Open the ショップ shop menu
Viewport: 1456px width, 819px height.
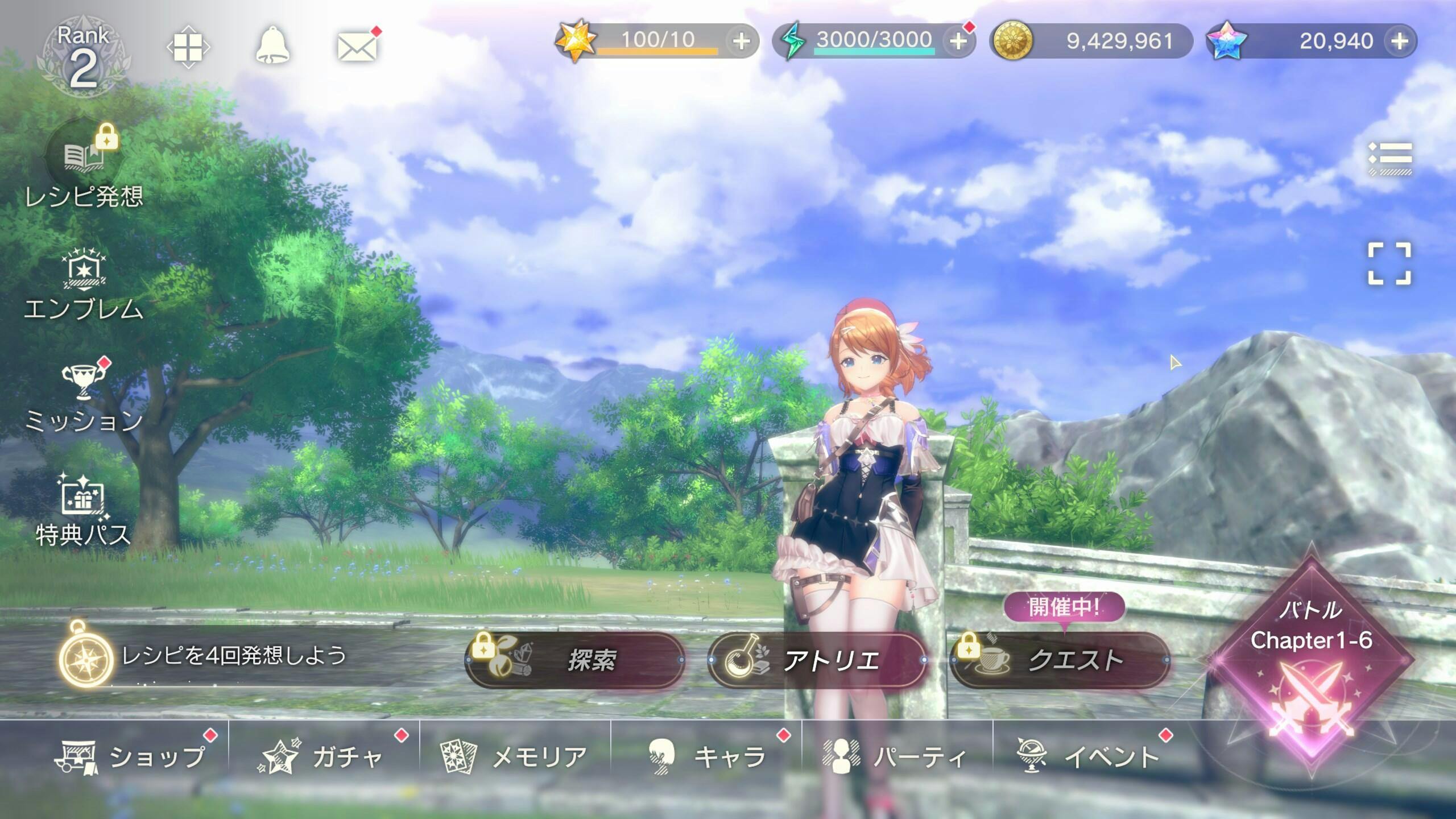coord(131,756)
